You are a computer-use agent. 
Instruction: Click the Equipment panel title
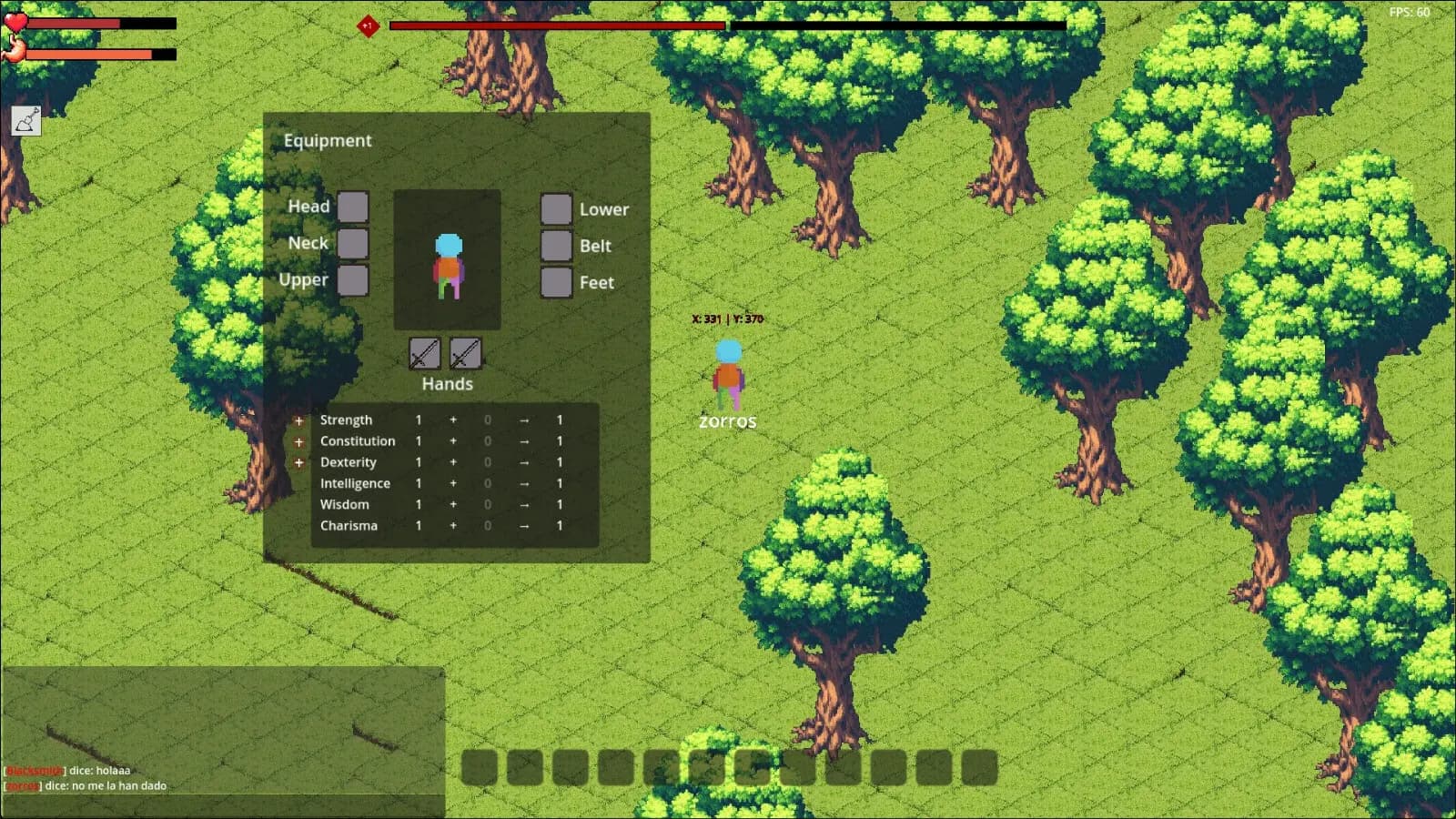pyautogui.click(x=328, y=141)
